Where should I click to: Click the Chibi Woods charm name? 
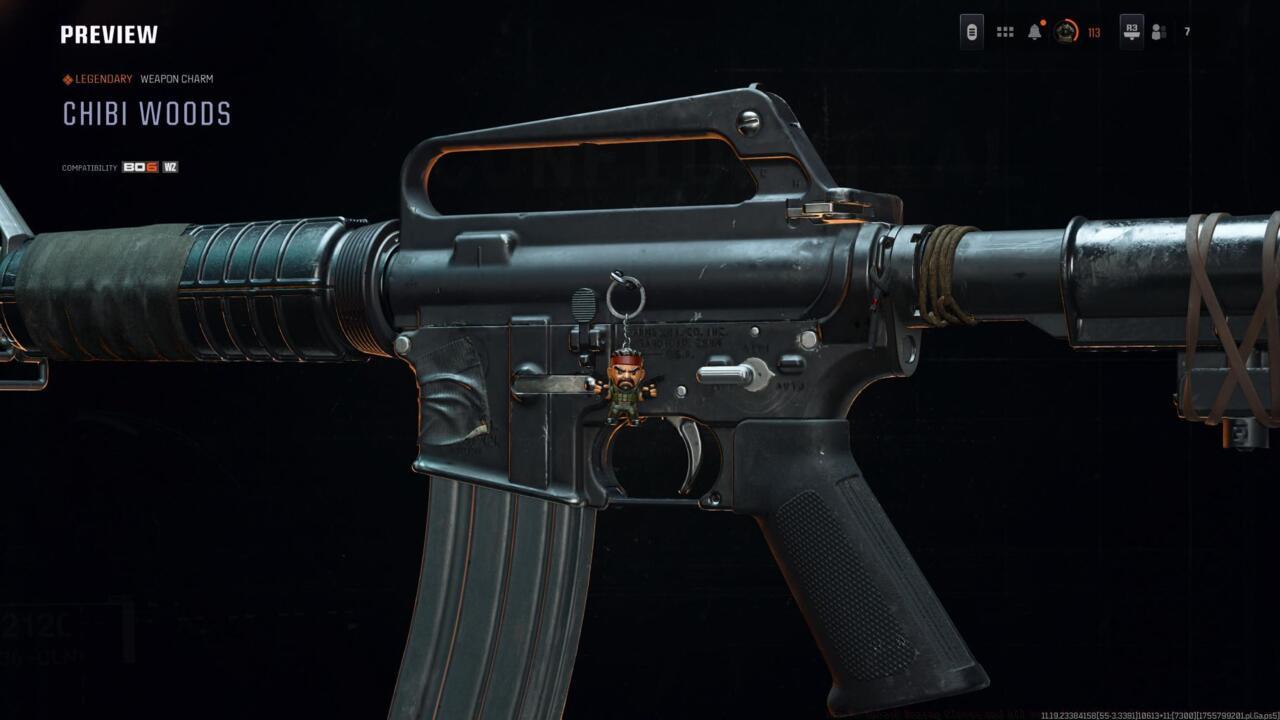(x=147, y=112)
